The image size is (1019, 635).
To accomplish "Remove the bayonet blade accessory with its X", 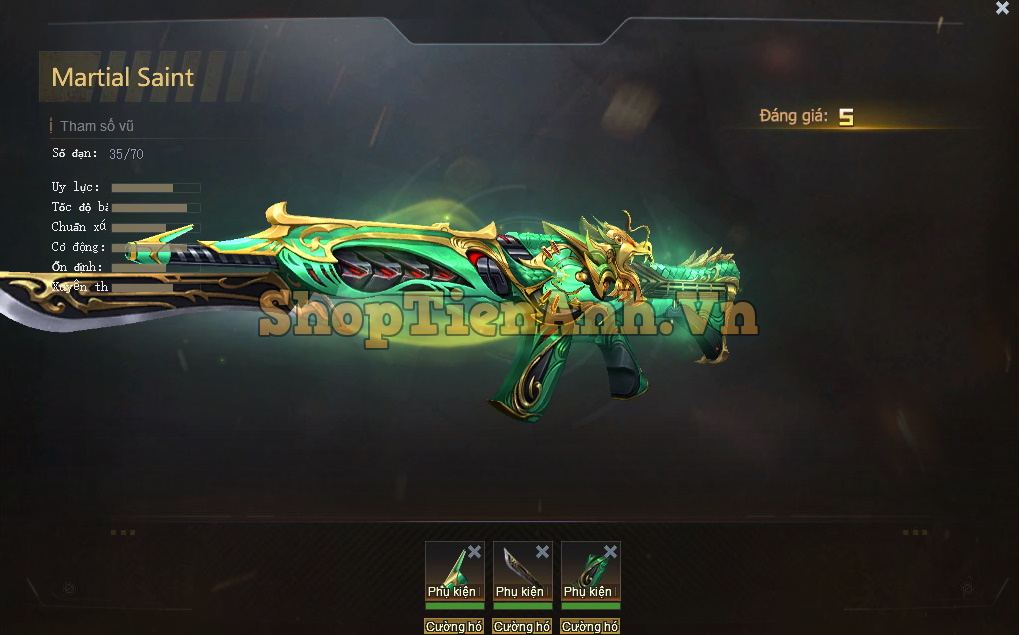I will click(542, 552).
